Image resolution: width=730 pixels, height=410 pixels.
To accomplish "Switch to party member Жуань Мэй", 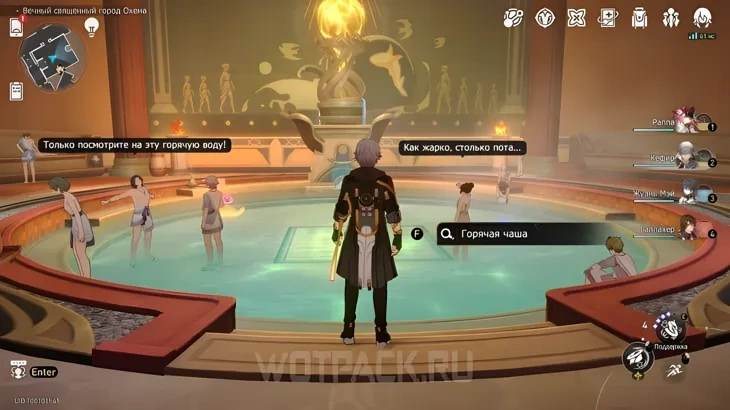I will [x=684, y=194].
